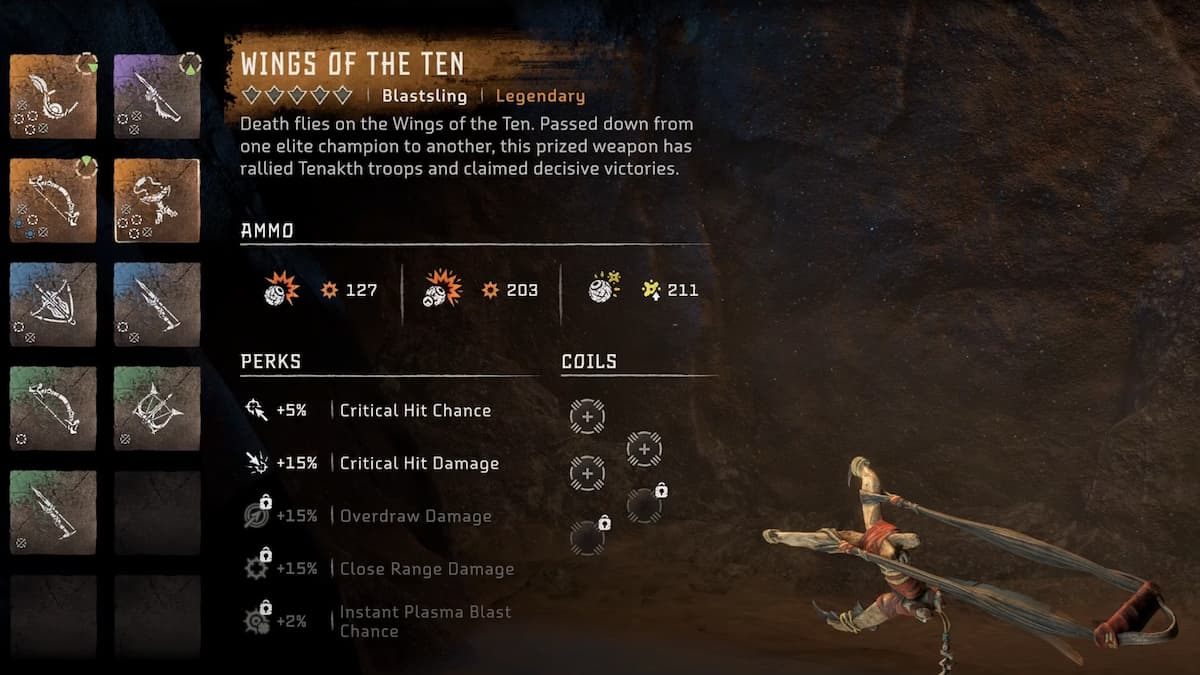Image resolution: width=1200 pixels, height=675 pixels.
Task: Choose the green bow weapon slot
Action: [53, 408]
